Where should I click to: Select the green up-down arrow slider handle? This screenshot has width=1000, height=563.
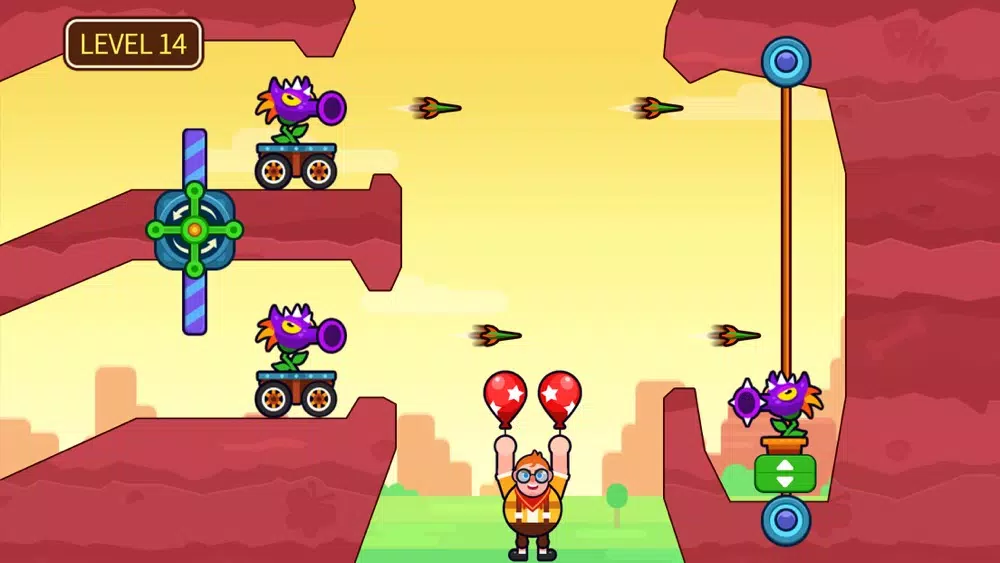785,473
